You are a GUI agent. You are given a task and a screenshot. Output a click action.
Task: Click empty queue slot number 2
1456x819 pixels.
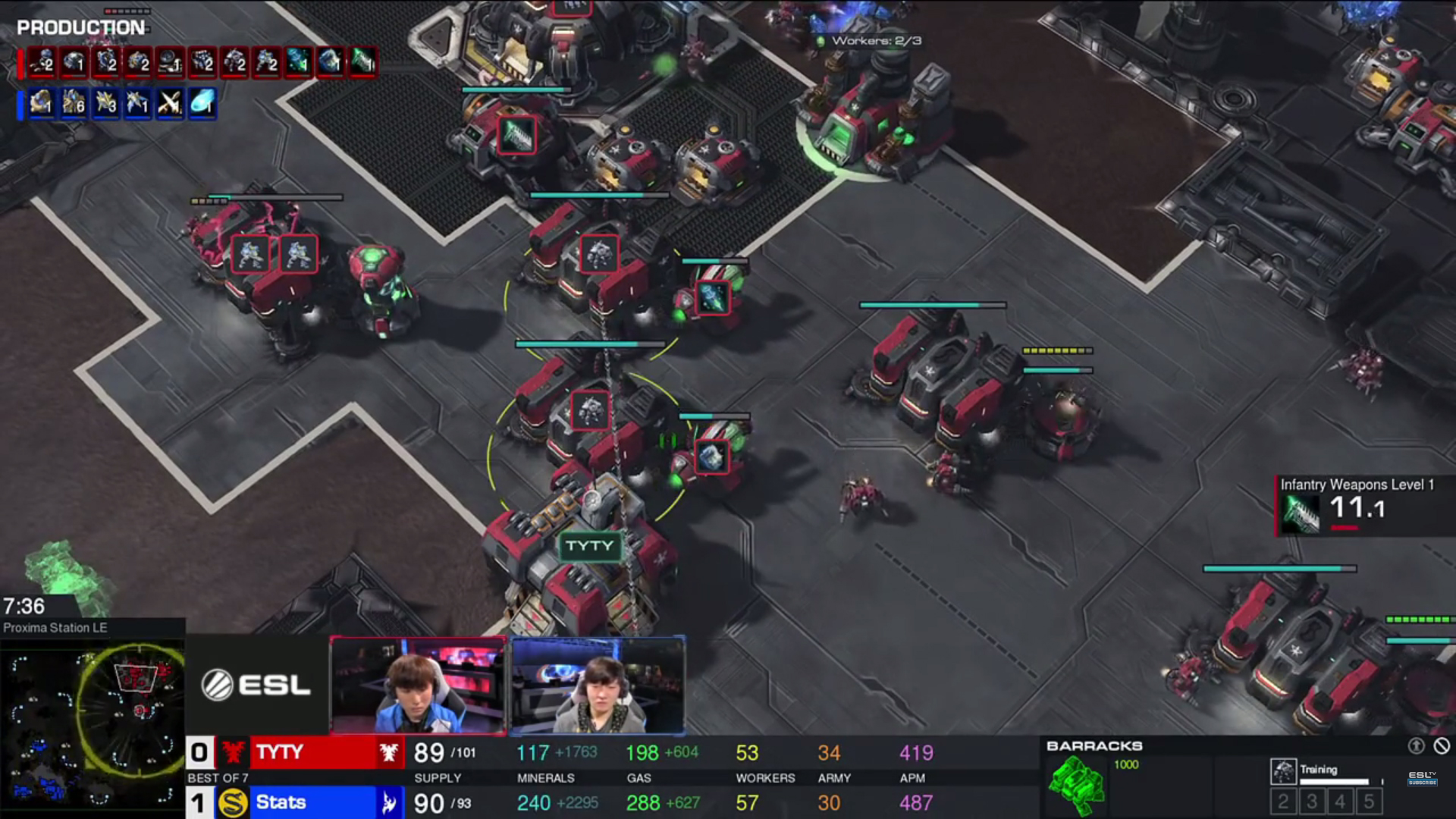(1283, 802)
